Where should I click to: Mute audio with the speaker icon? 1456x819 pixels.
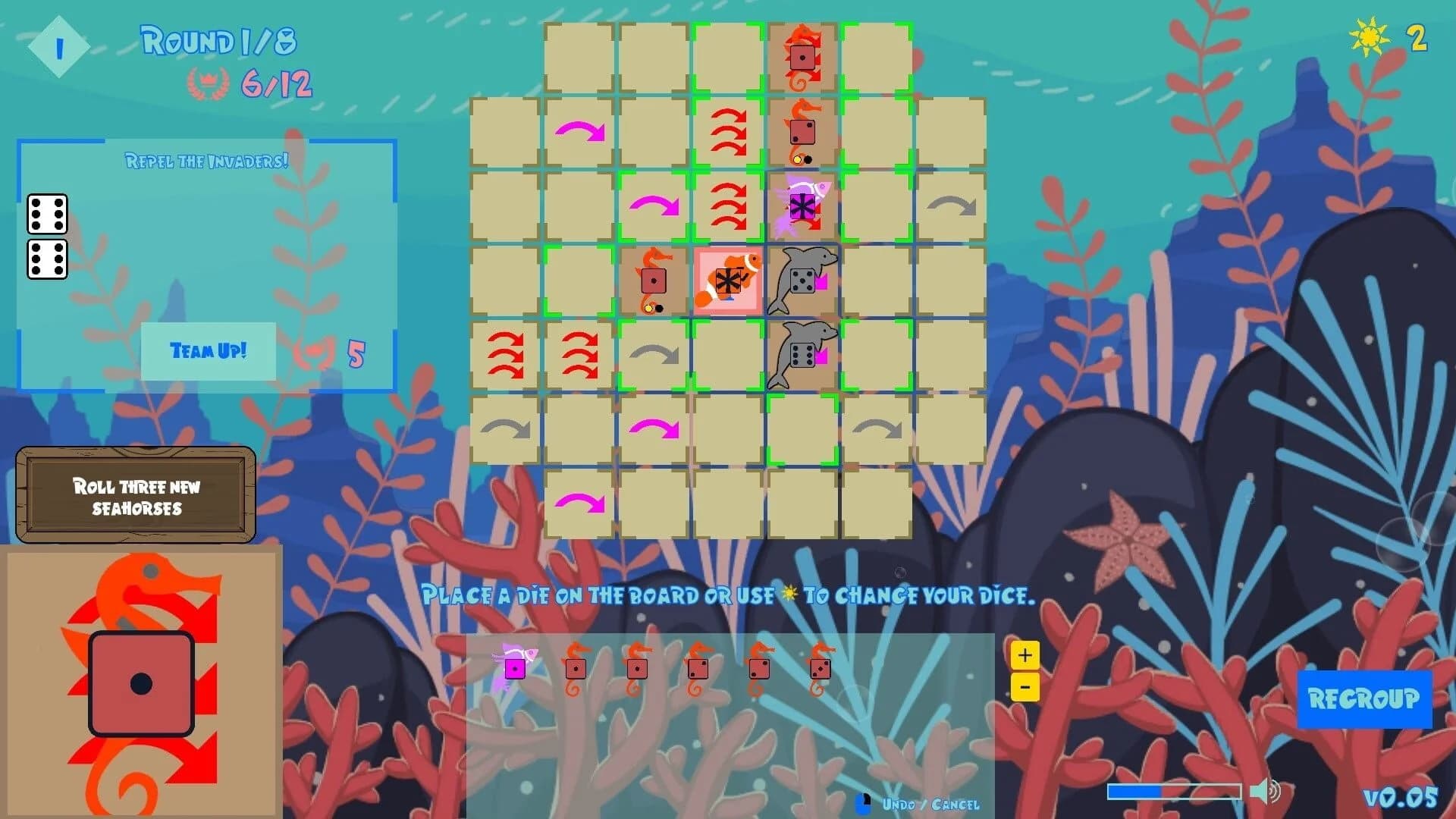click(x=1265, y=790)
